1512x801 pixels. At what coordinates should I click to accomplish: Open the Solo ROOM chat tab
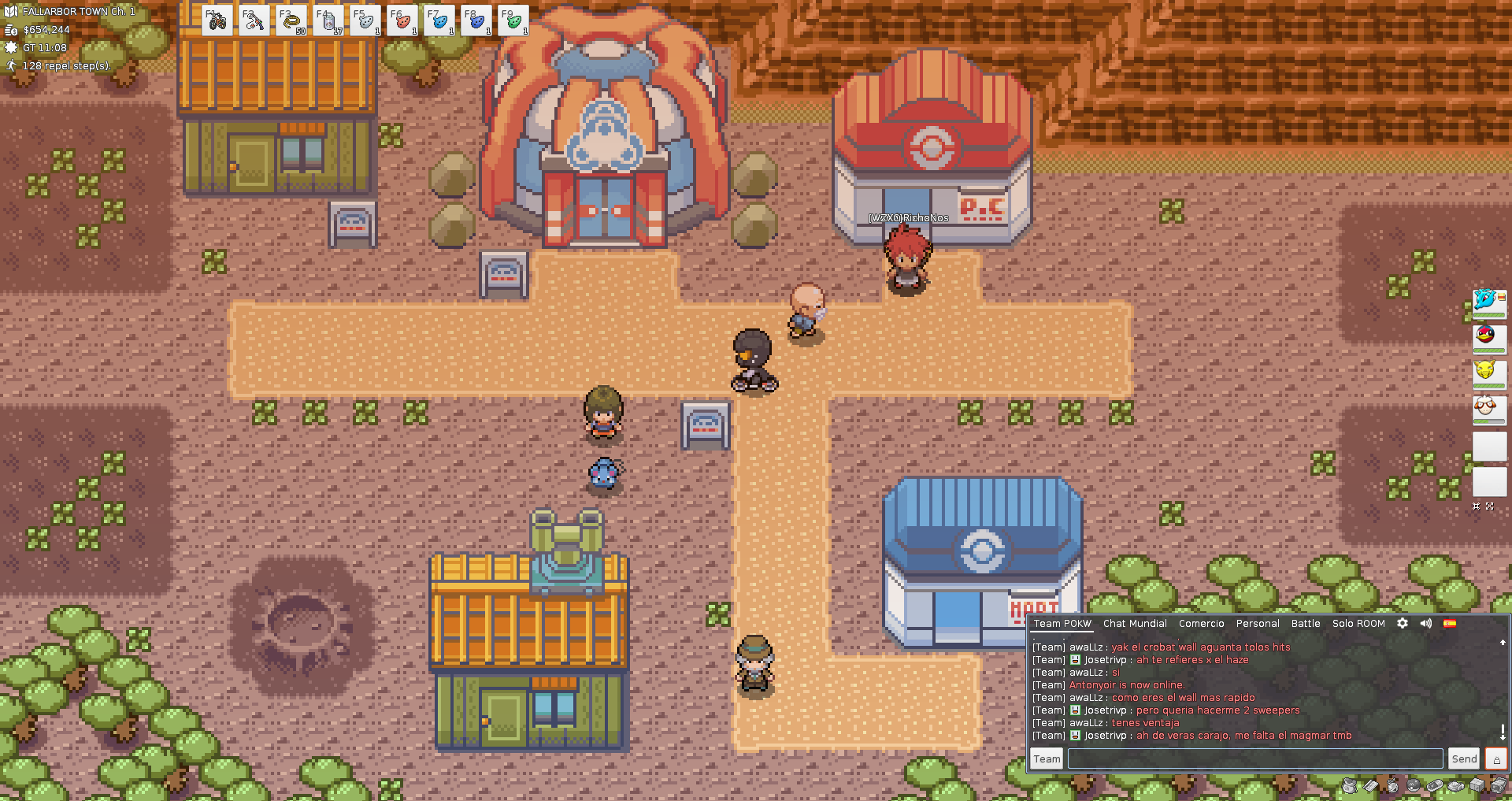click(1358, 623)
